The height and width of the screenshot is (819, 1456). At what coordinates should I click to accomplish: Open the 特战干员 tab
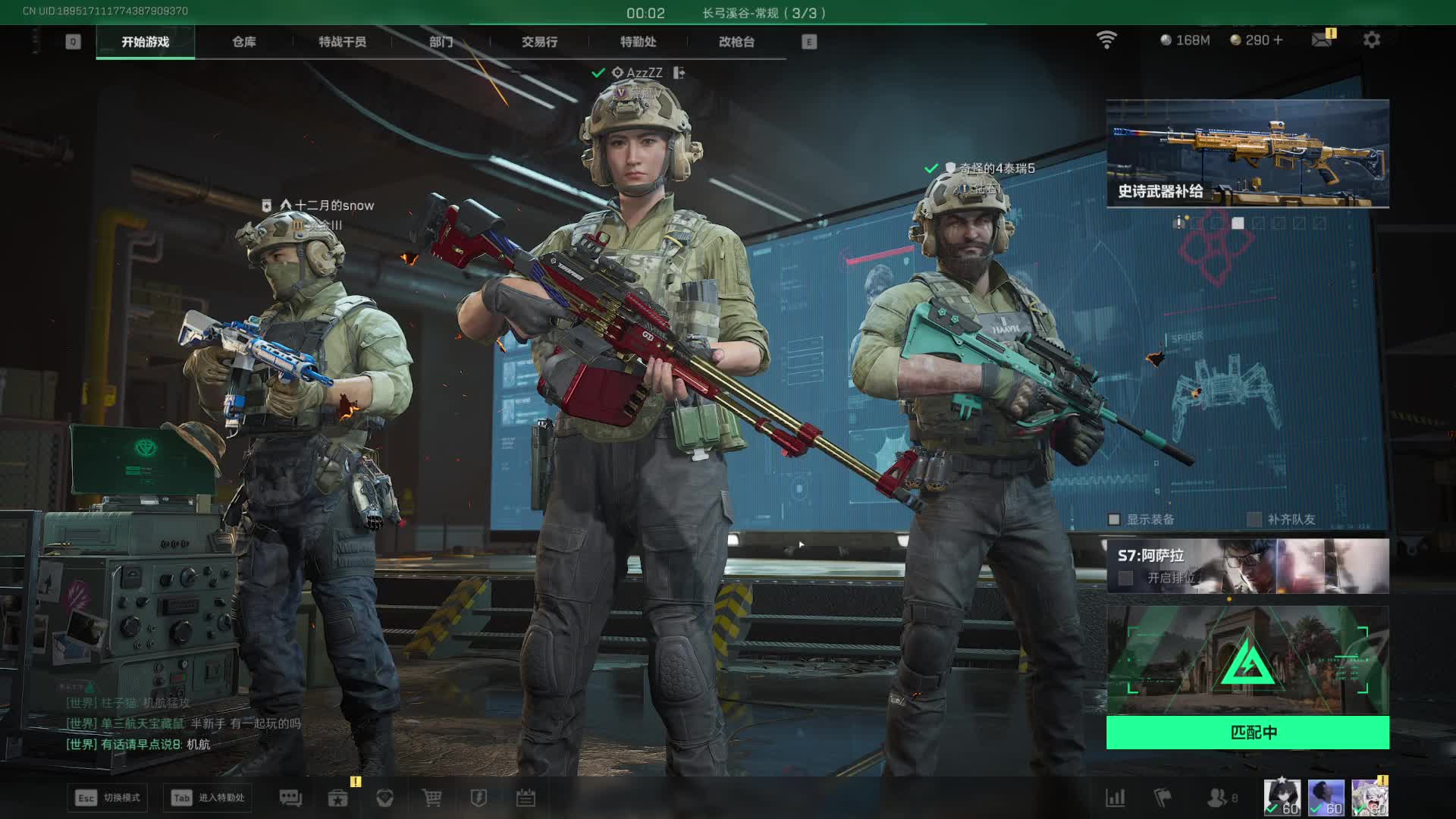342,42
